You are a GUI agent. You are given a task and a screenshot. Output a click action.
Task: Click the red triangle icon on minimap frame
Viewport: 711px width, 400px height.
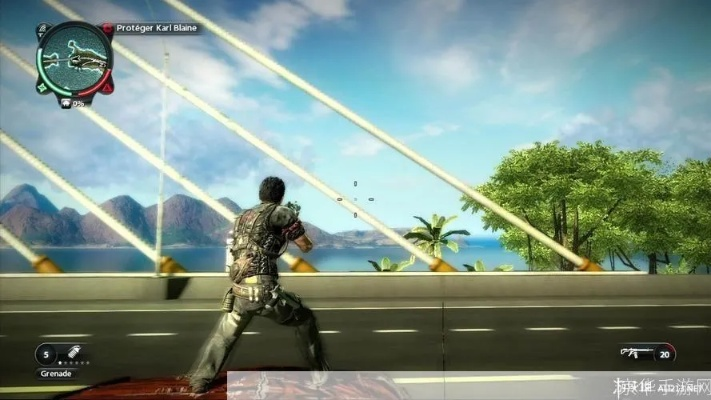pos(105,87)
